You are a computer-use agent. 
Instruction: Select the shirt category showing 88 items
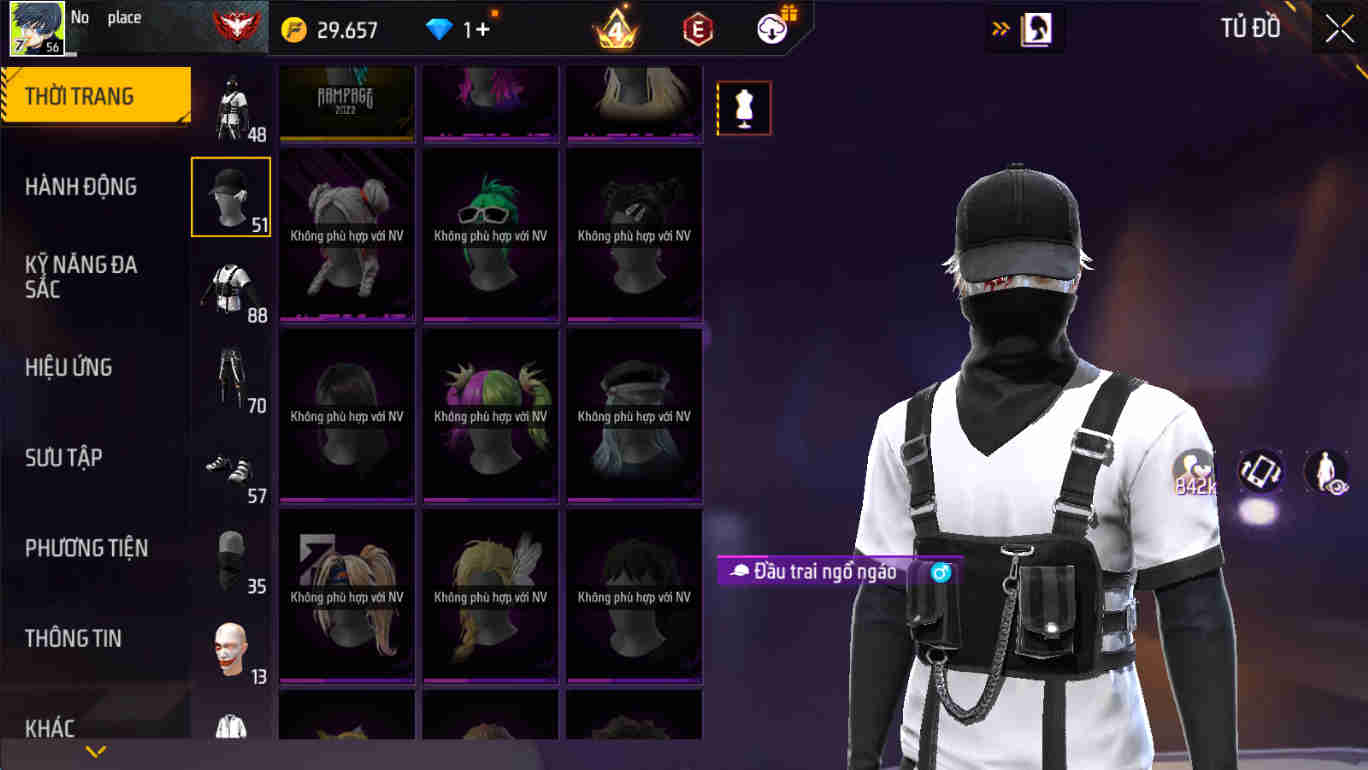tap(231, 286)
